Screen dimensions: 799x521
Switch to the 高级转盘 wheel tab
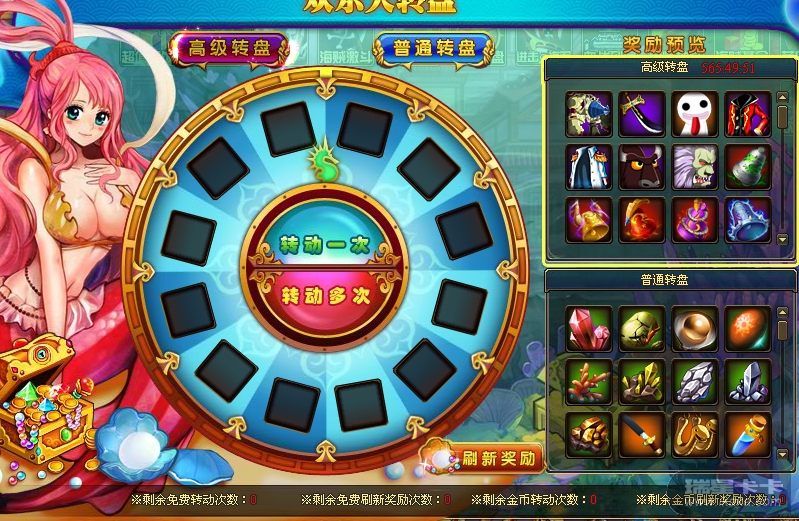(x=228, y=48)
